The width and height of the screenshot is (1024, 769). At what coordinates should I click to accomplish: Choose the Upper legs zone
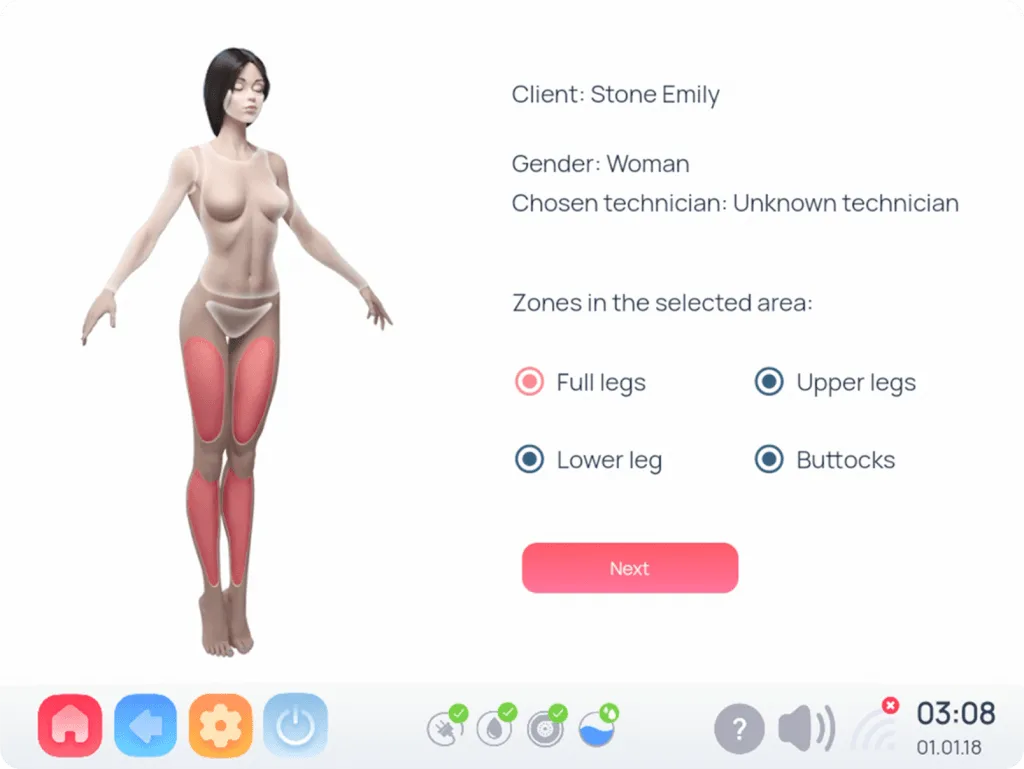point(769,382)
